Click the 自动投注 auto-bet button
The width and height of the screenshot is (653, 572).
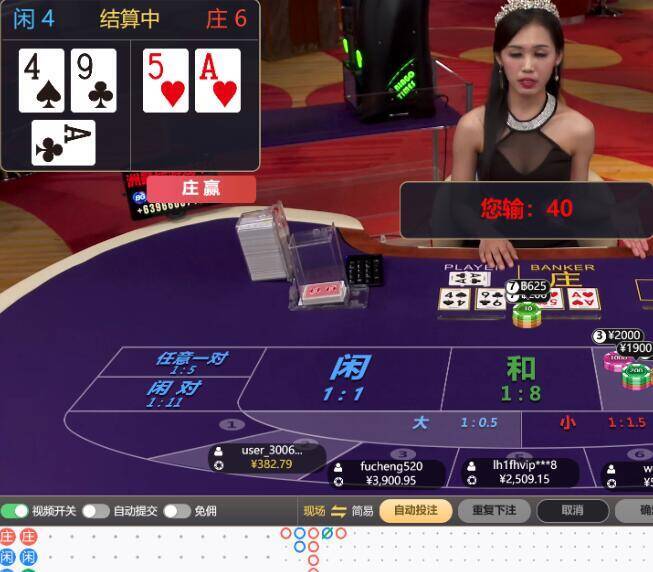click(x=415, y=511)
